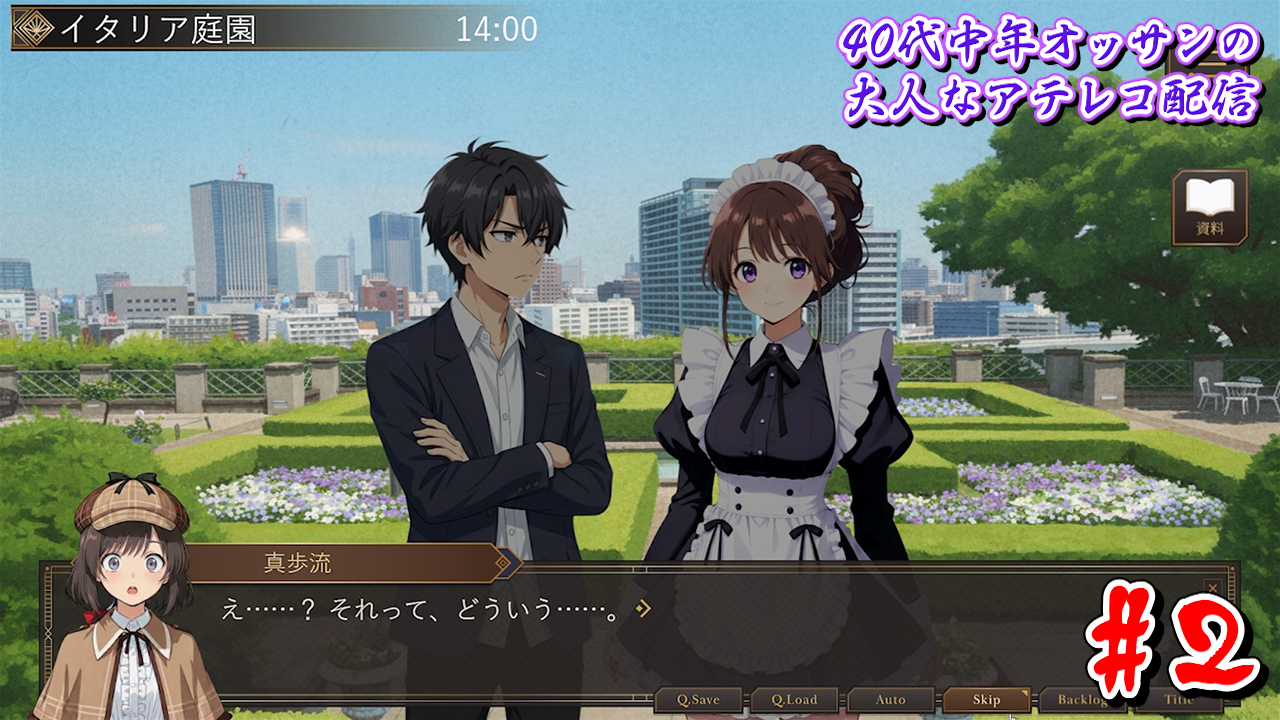The width and height of the screenshot is (1280, 720).
Task: Advance dialogue via the arrow indicator
Action: pos(644,608)
